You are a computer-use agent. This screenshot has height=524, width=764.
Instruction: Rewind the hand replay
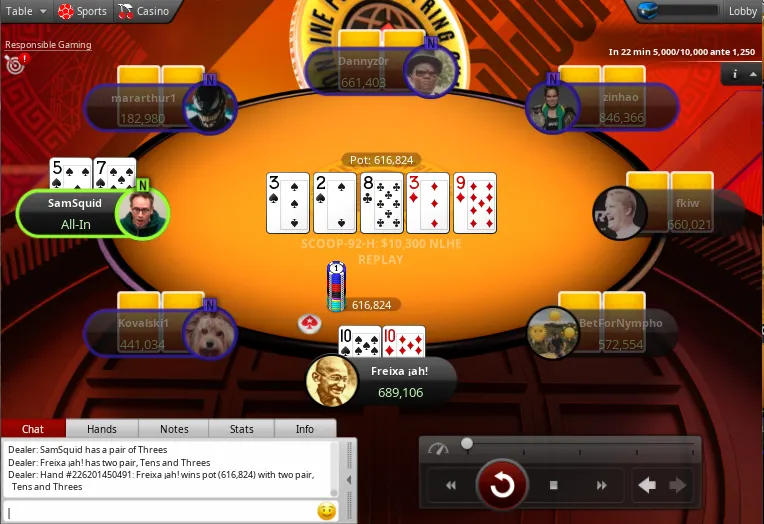pyautogui.click(x=451, y=486)
